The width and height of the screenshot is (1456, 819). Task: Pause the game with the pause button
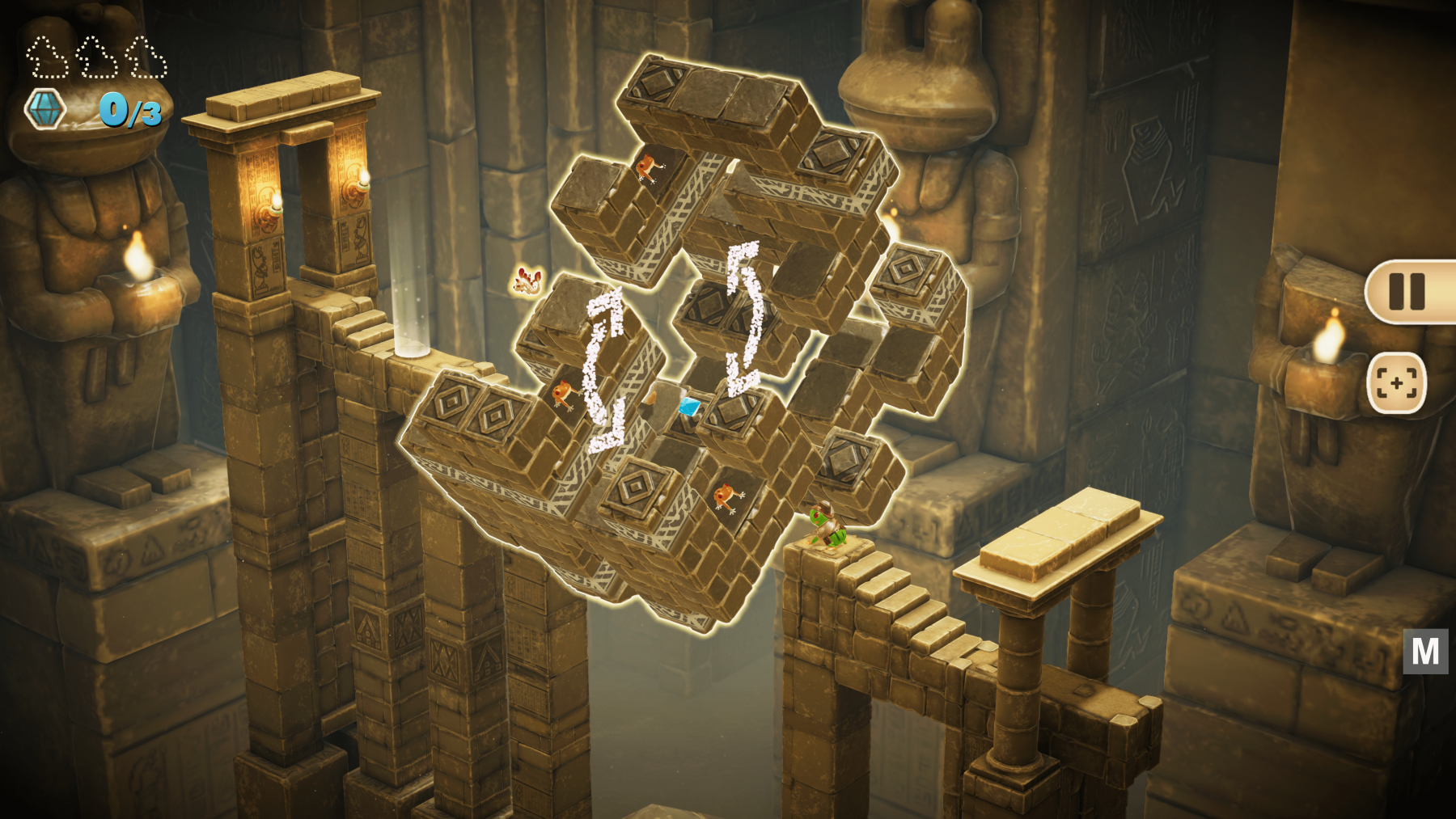point(1407,292)
